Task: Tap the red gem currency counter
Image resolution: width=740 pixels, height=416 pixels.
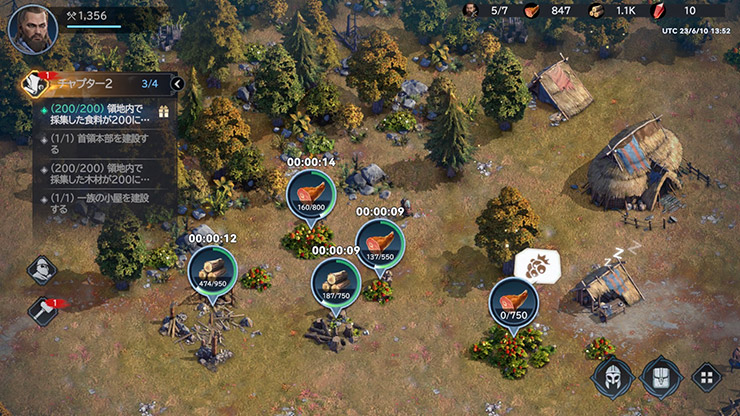Action: point(675,10)
